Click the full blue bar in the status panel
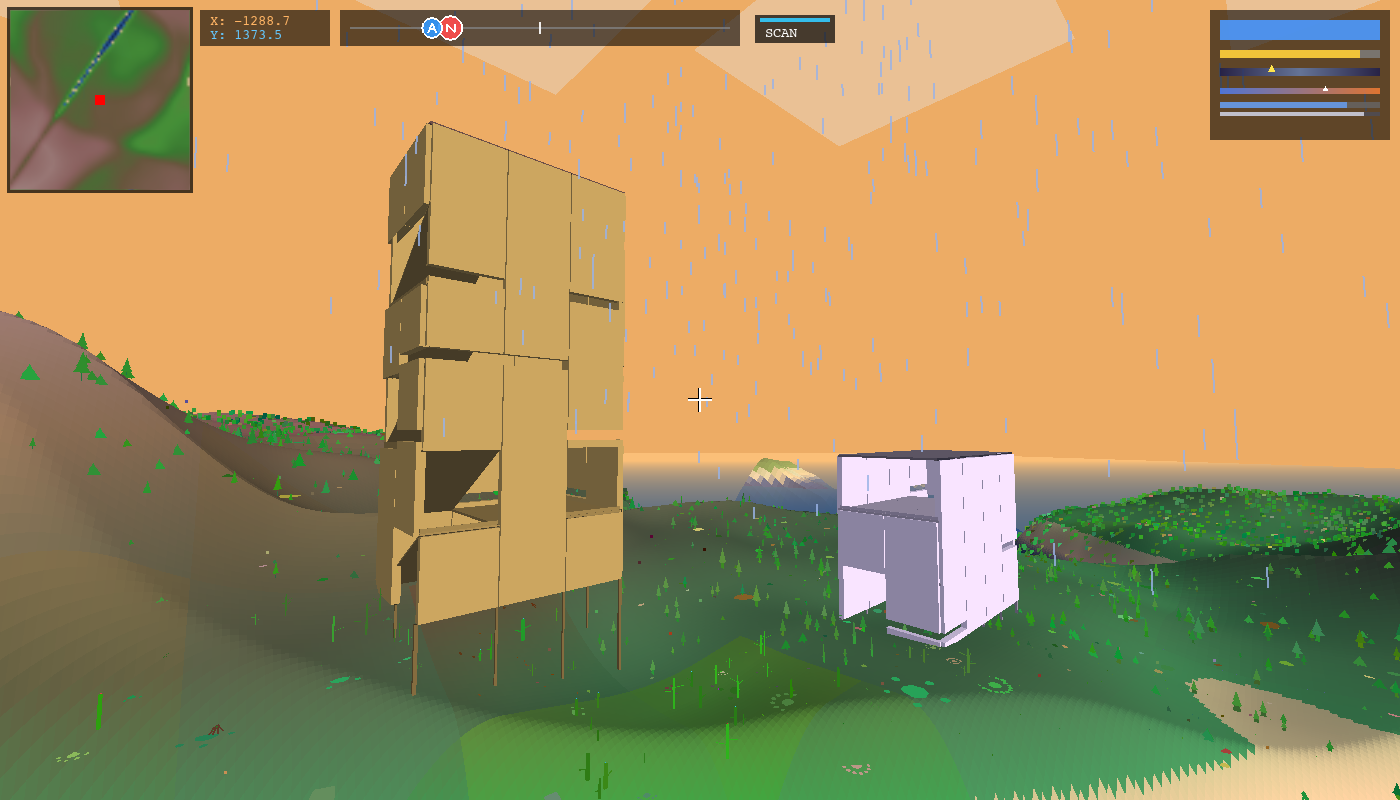Image resolution: width=1400 pixels, height=800 pixels. pos(1300,29)
